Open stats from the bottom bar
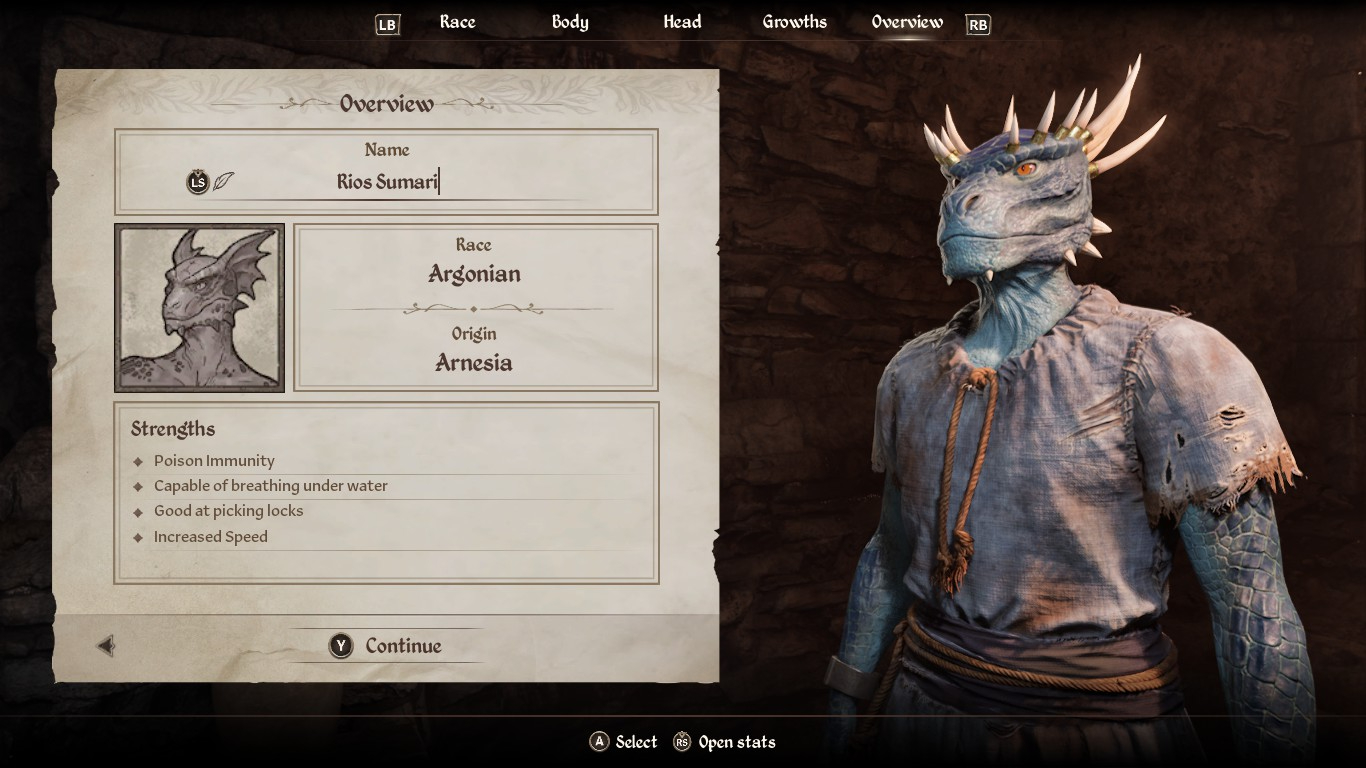 pos(725,742)
